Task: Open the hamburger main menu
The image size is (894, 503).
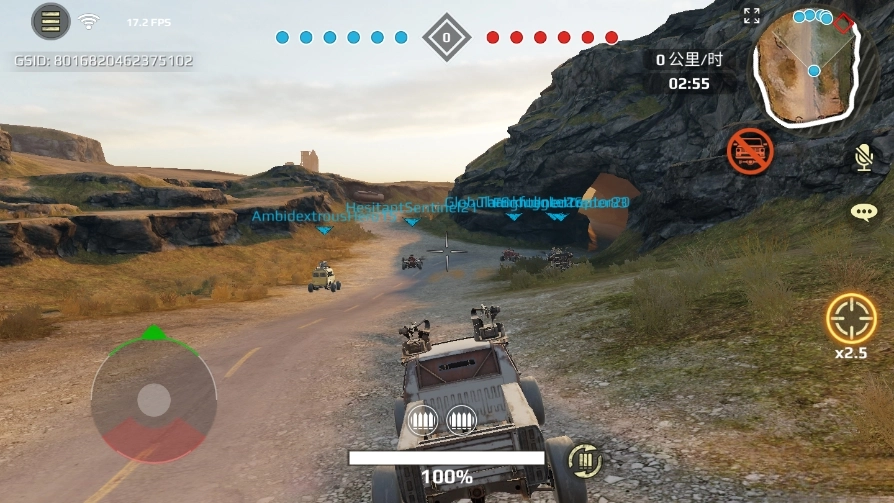Action: 50,21
